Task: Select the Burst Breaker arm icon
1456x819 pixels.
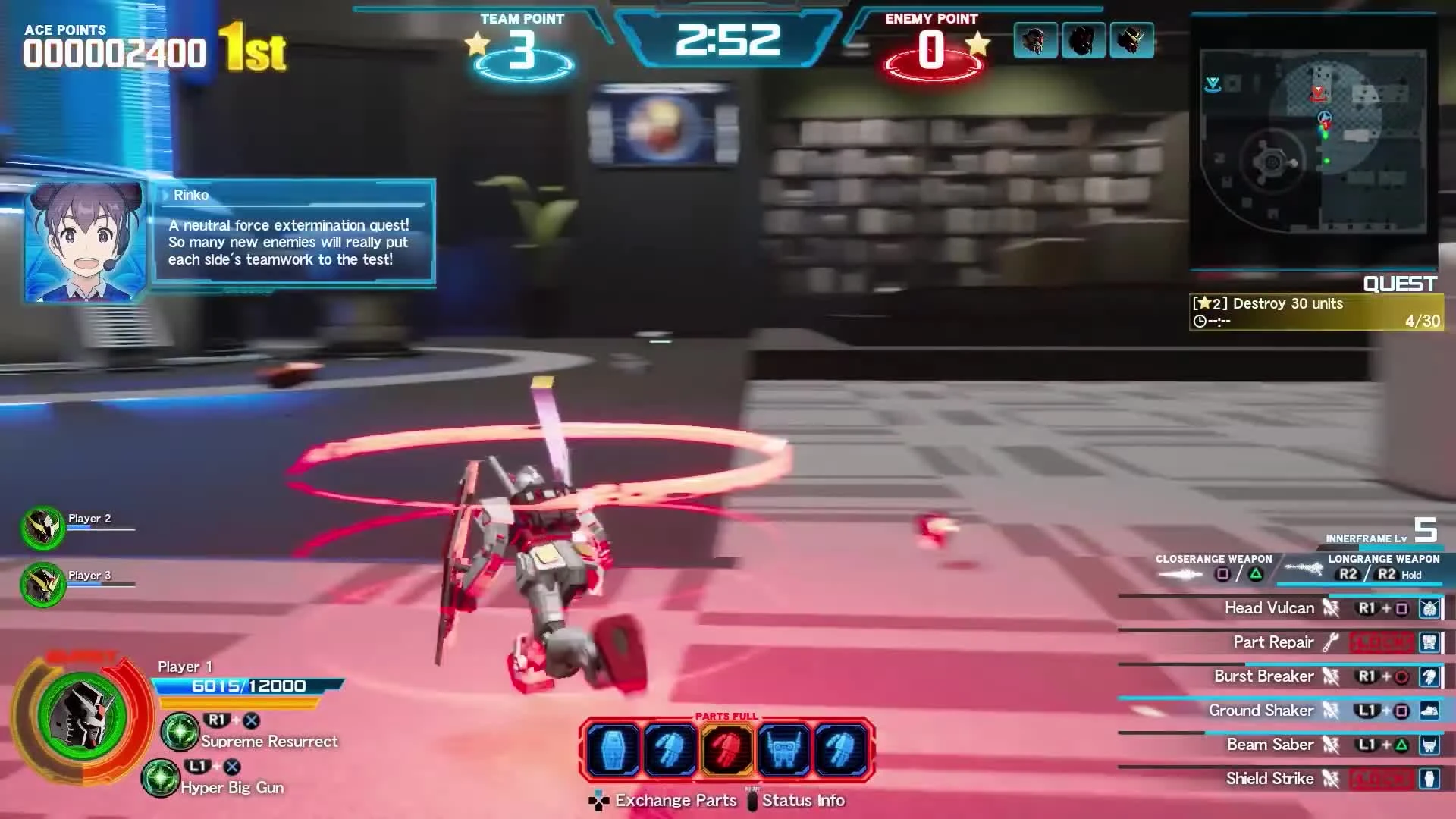Action: coord(1429,676)
